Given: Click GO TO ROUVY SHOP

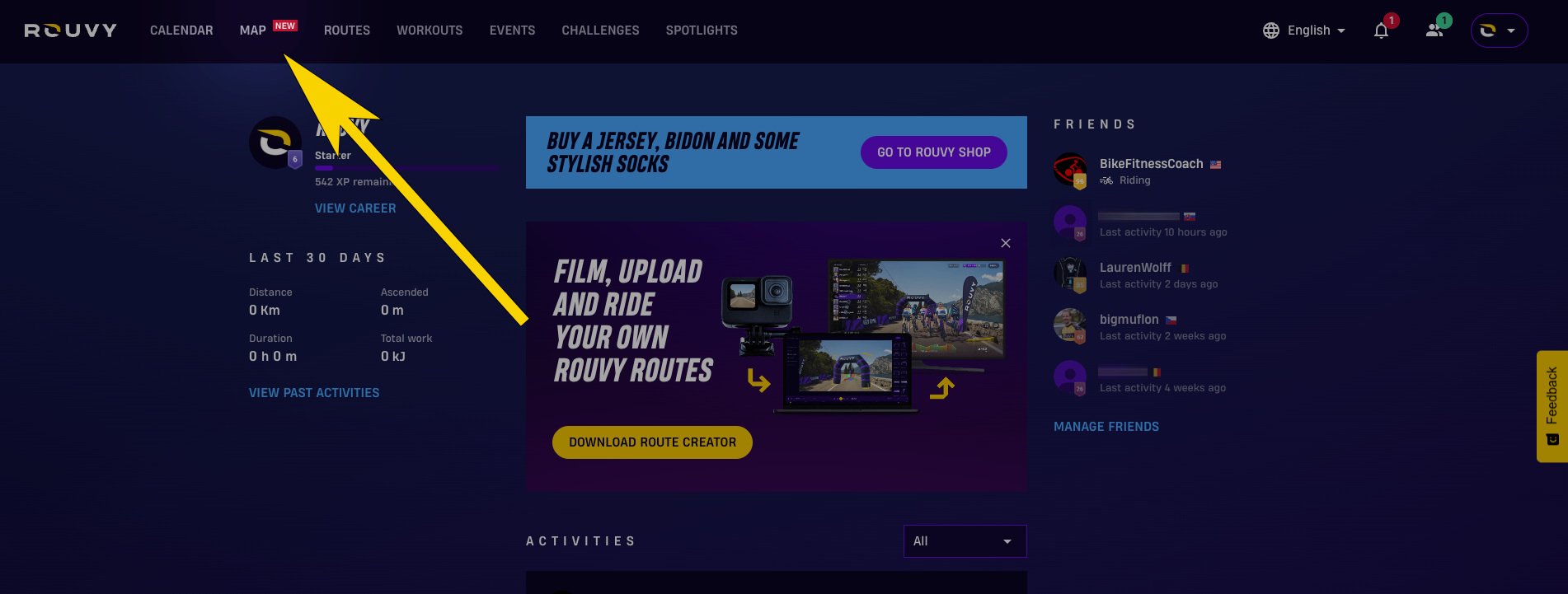Looking at the screenshot, I should coord(933,152).
